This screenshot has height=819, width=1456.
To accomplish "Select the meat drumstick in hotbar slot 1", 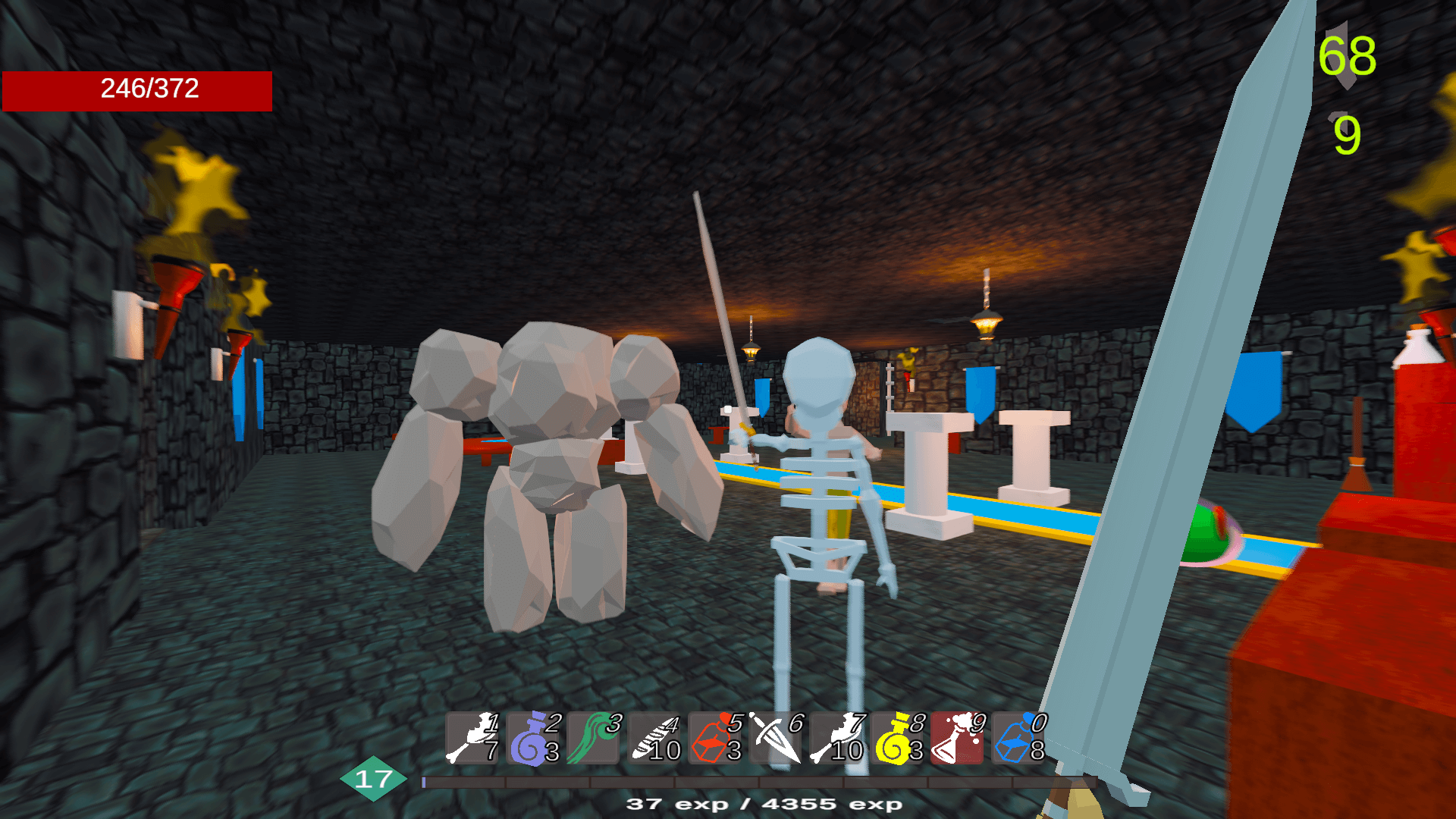I will (x=472, y=738).
